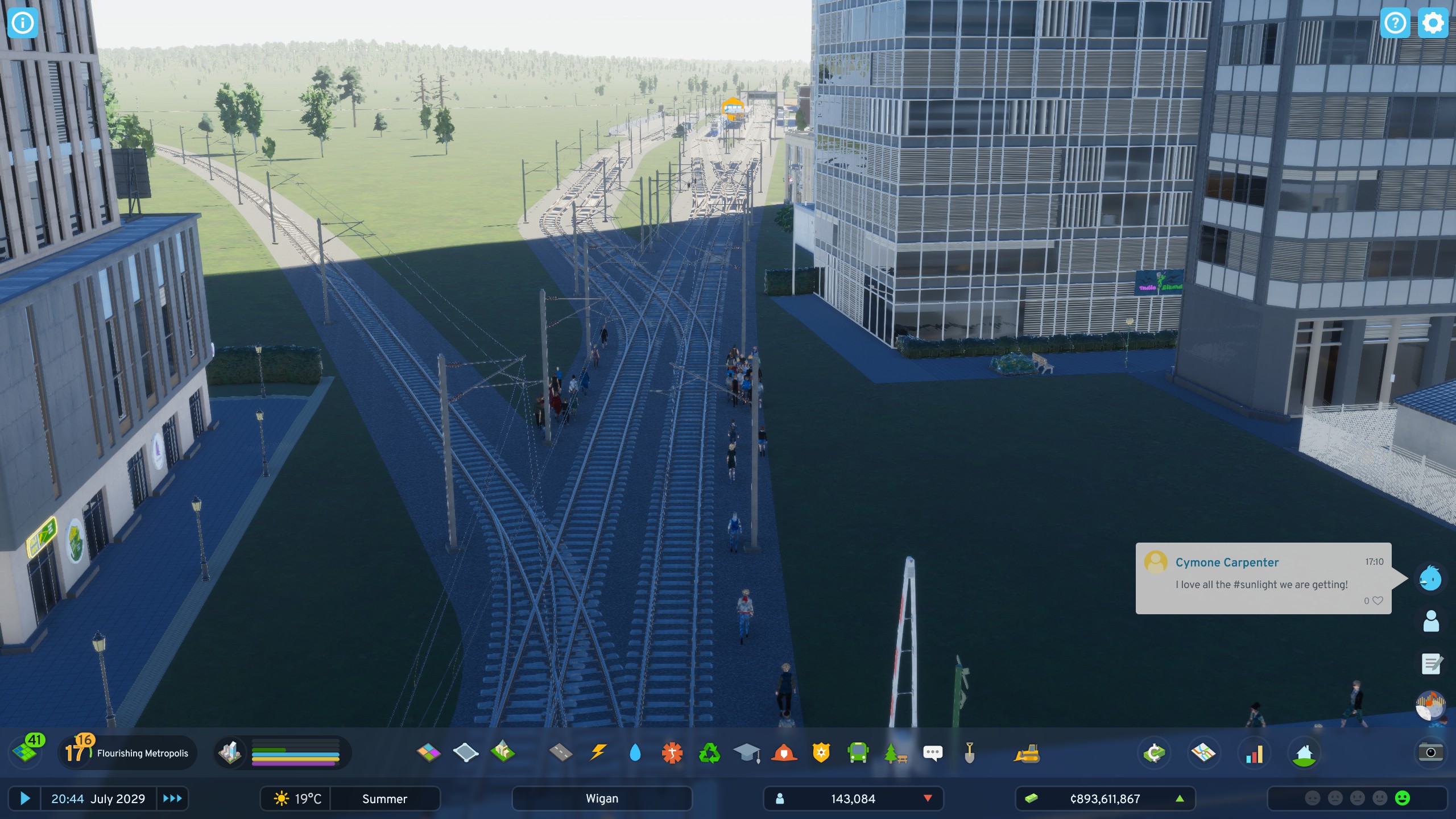Expand budget details via the green arrow
1456x819 pixels.
tap(1180, 799)
